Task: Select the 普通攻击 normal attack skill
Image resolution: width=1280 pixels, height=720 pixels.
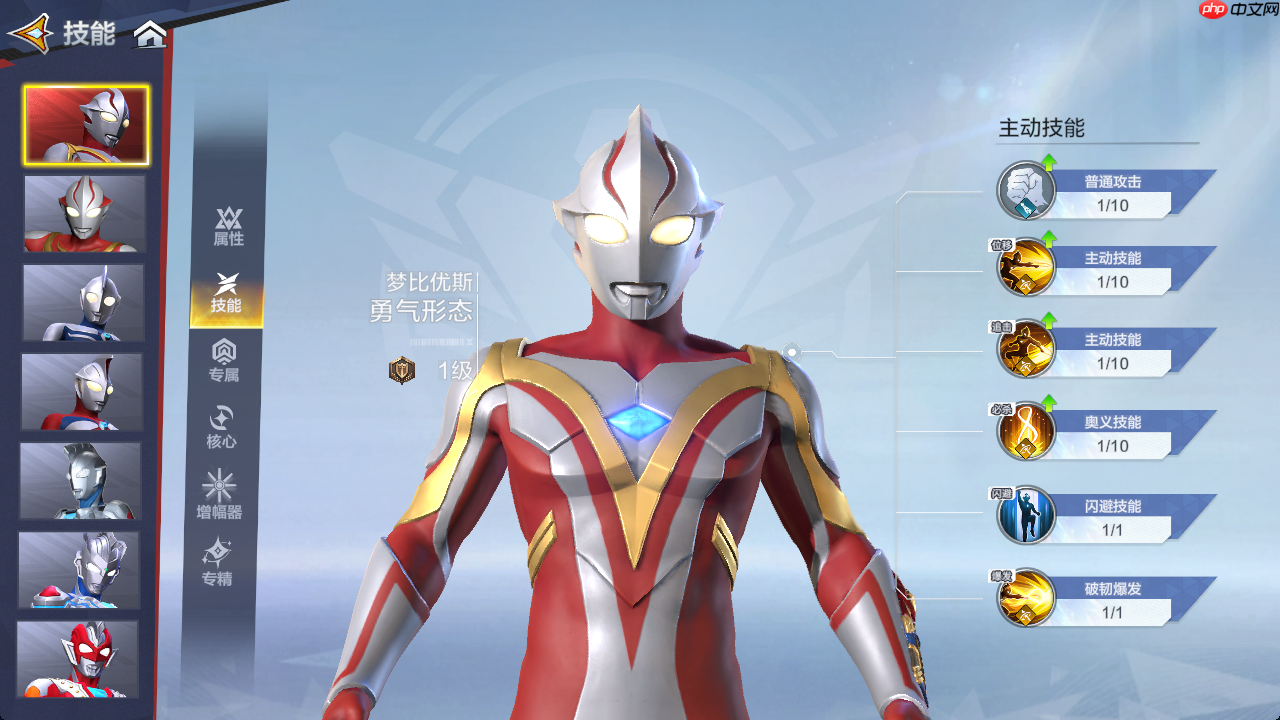Action: (1027, 191)
